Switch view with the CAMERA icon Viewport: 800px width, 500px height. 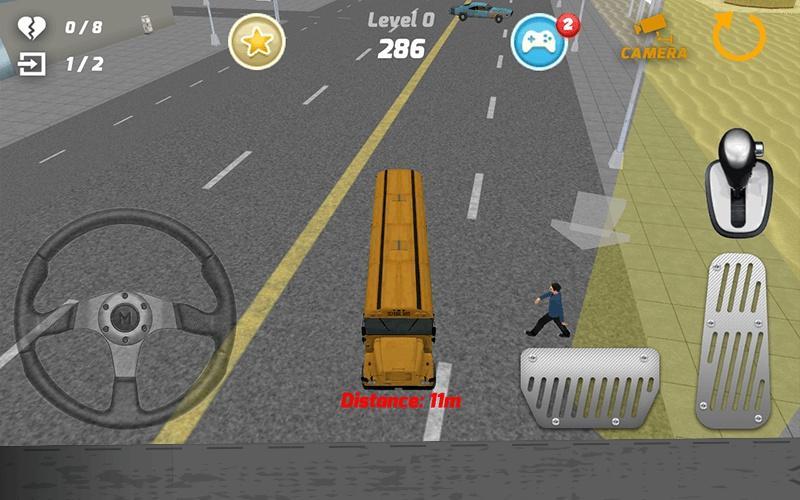coord(655,38)
